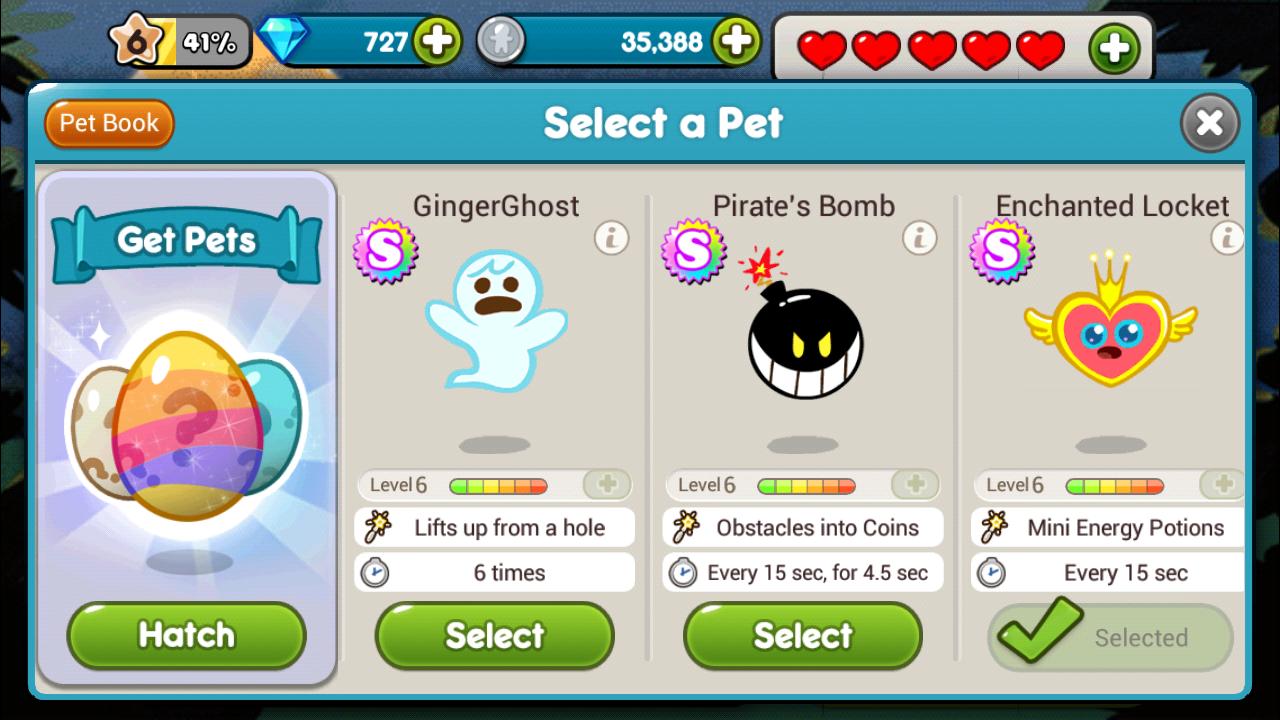
Task: Hatch a new pet egg
Action: 186,635
